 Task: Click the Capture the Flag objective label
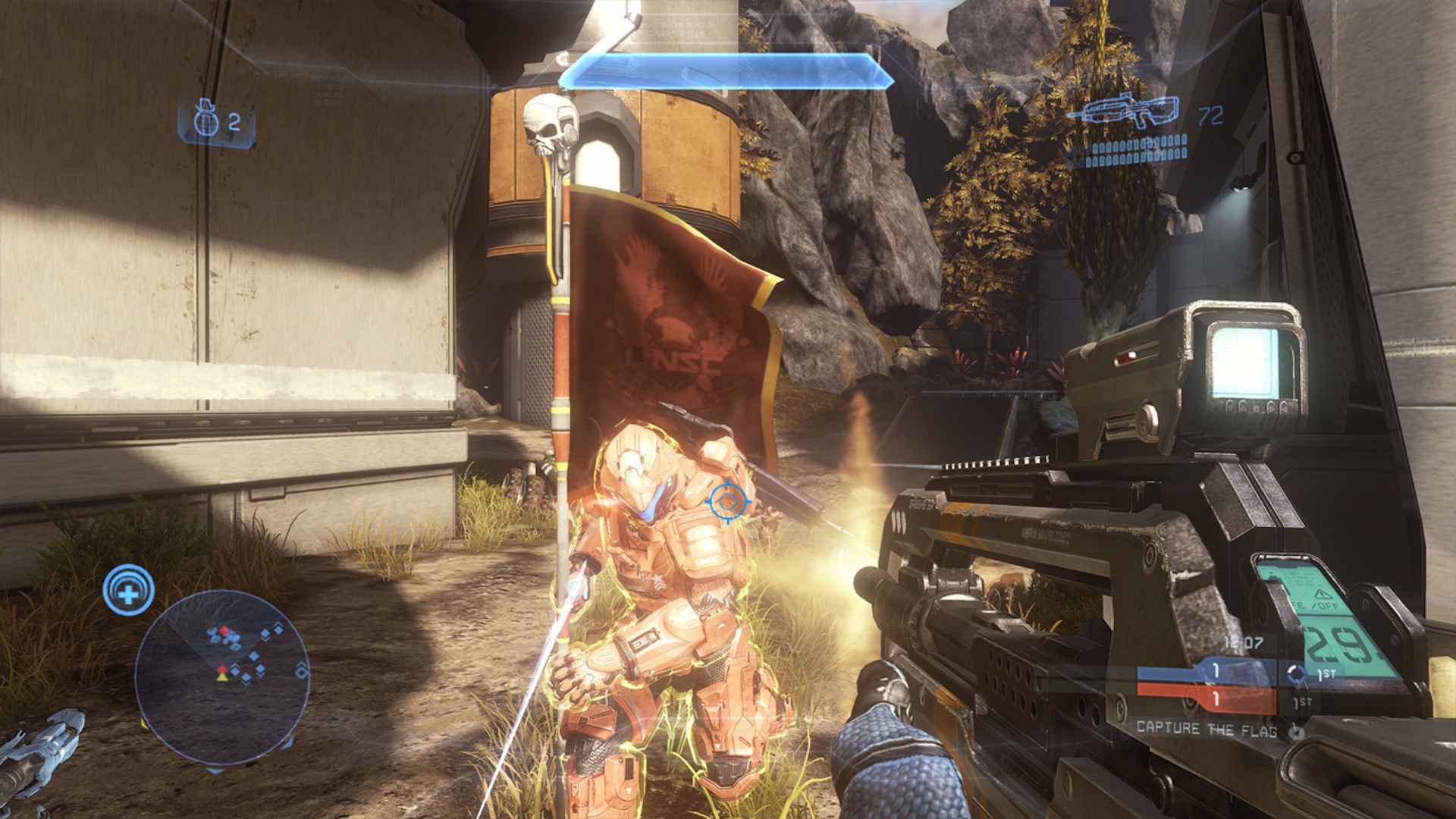pos(1206,729)
